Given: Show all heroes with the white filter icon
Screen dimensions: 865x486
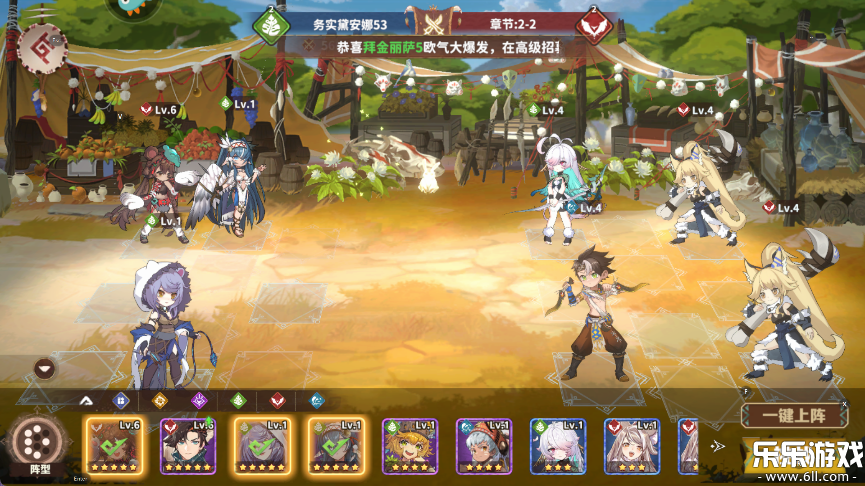Looking at the screenshot, I should (x=85, y=400).
